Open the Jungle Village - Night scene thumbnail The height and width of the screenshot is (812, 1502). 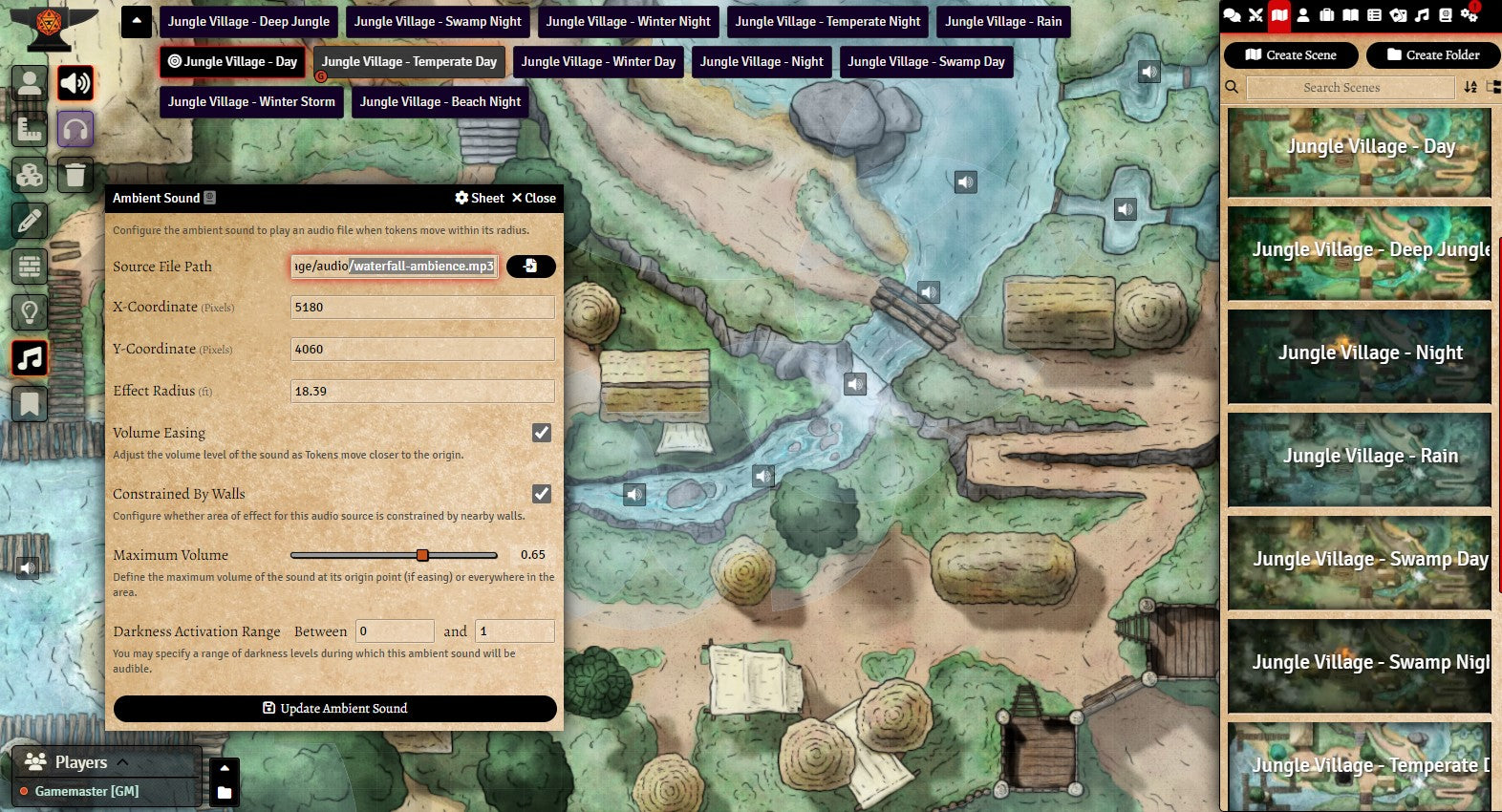click(1359, 353)
